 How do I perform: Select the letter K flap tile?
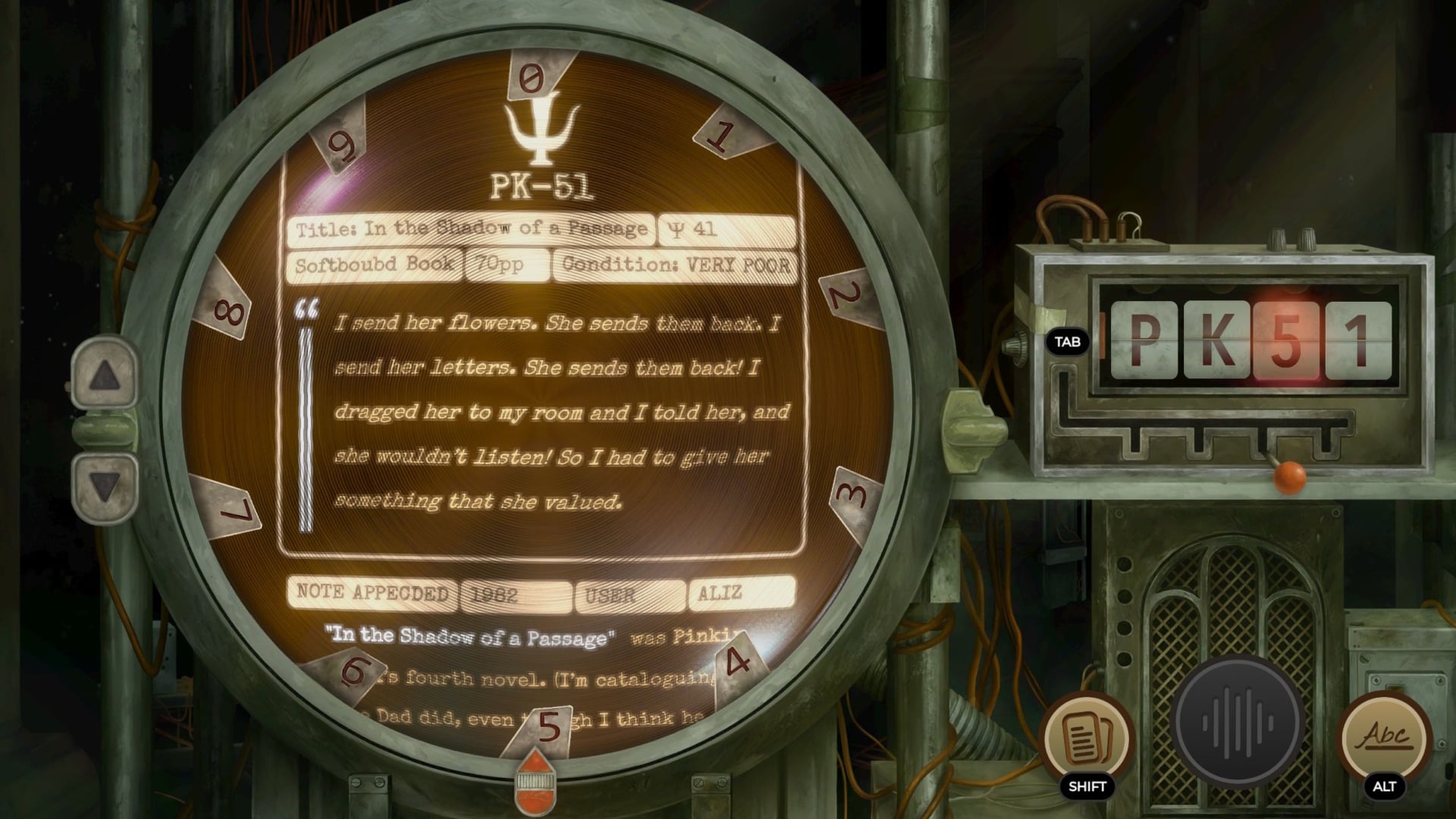coord(1215,340)
